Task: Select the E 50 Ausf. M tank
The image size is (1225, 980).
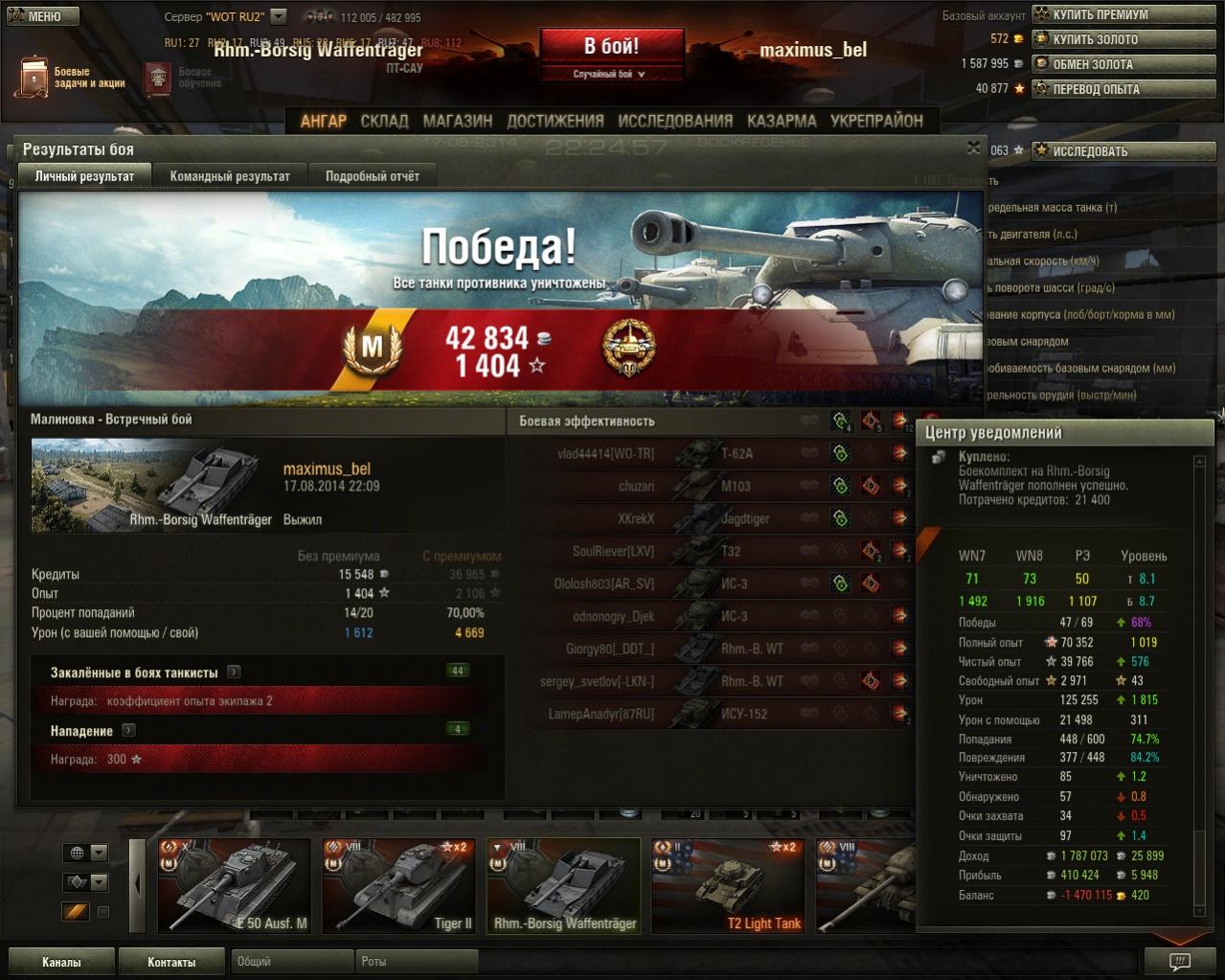Action: [x=234, y=886]
